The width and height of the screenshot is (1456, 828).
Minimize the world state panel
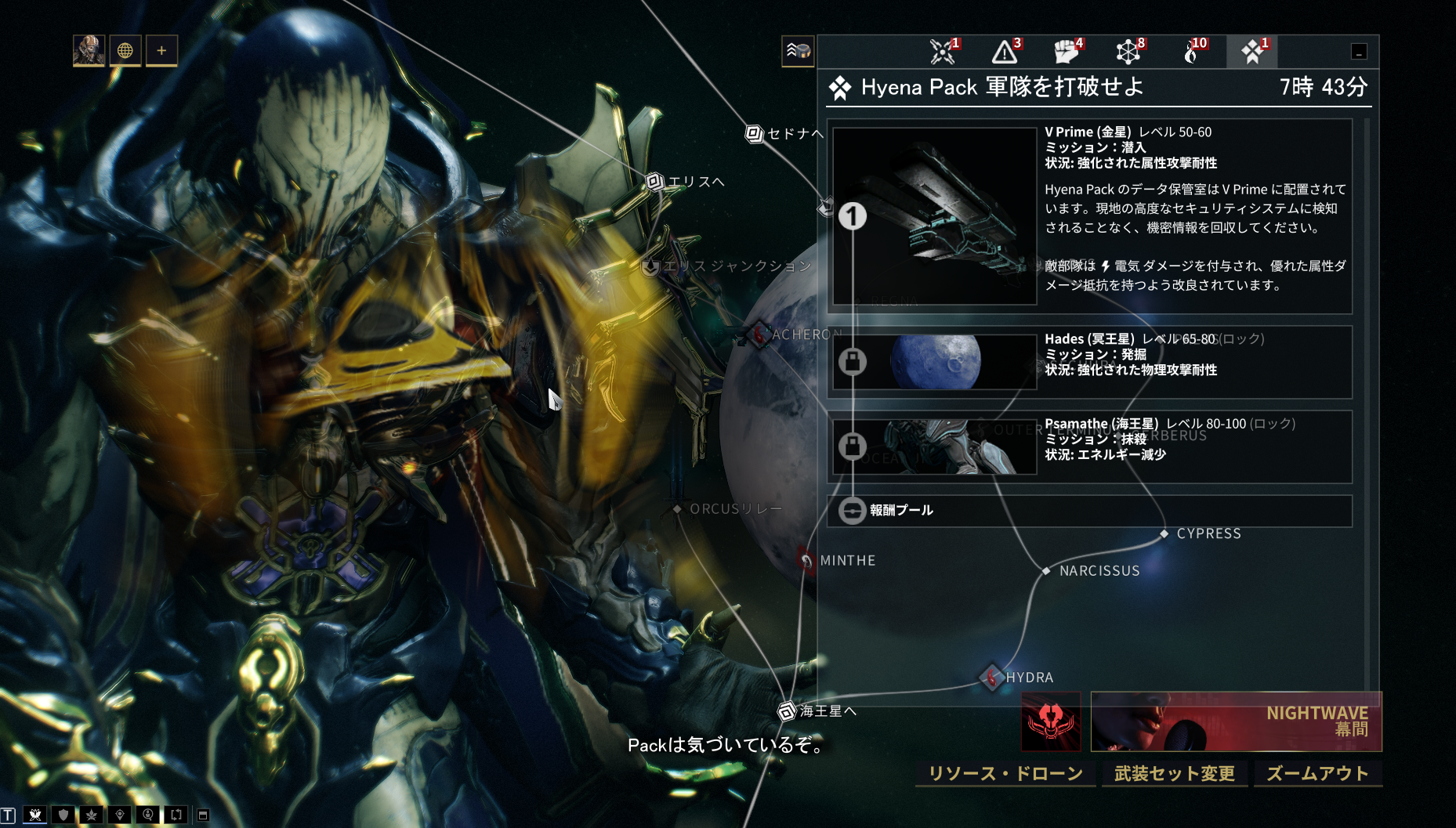click(1359, 52)
